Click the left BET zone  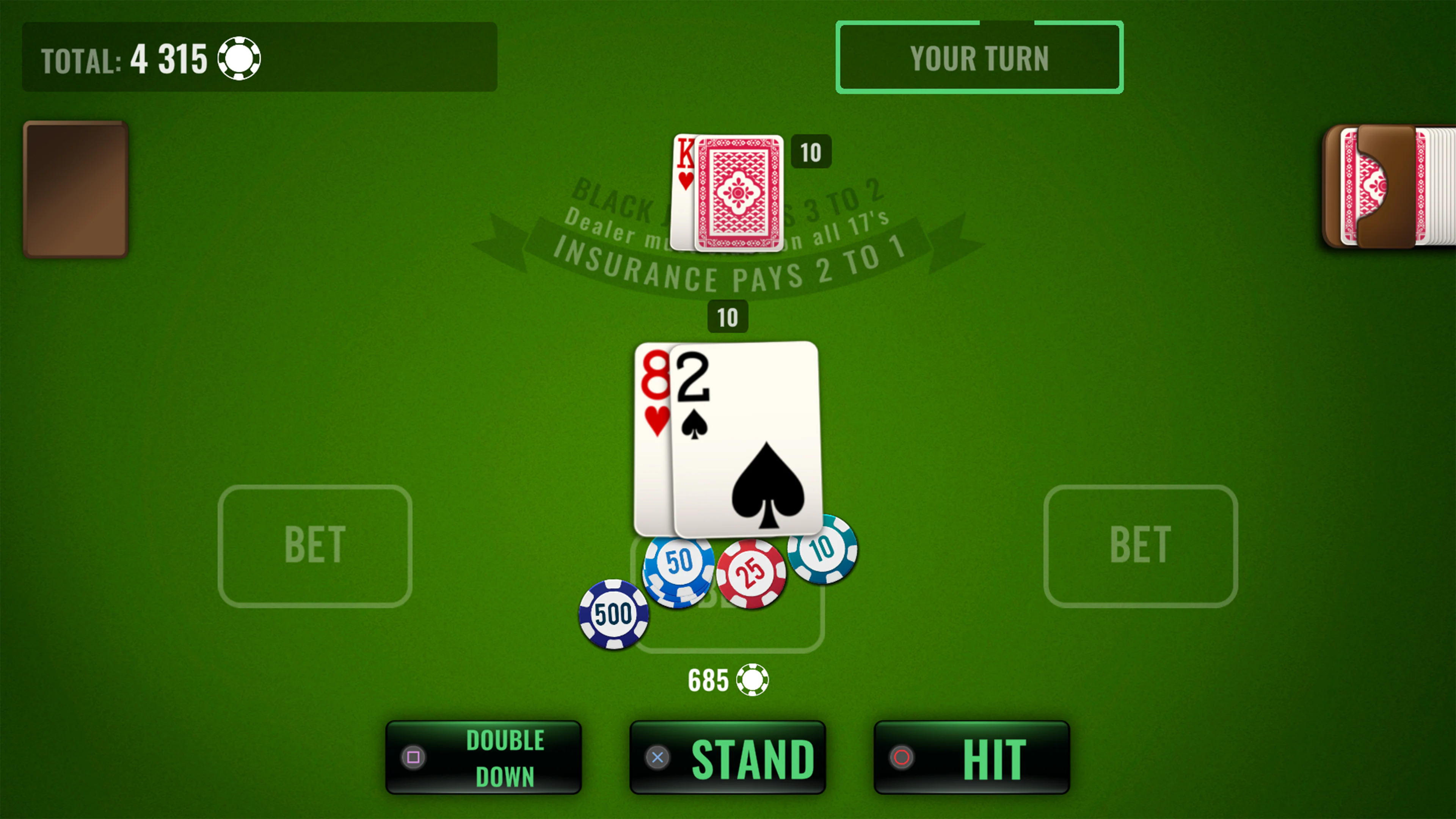315,544
